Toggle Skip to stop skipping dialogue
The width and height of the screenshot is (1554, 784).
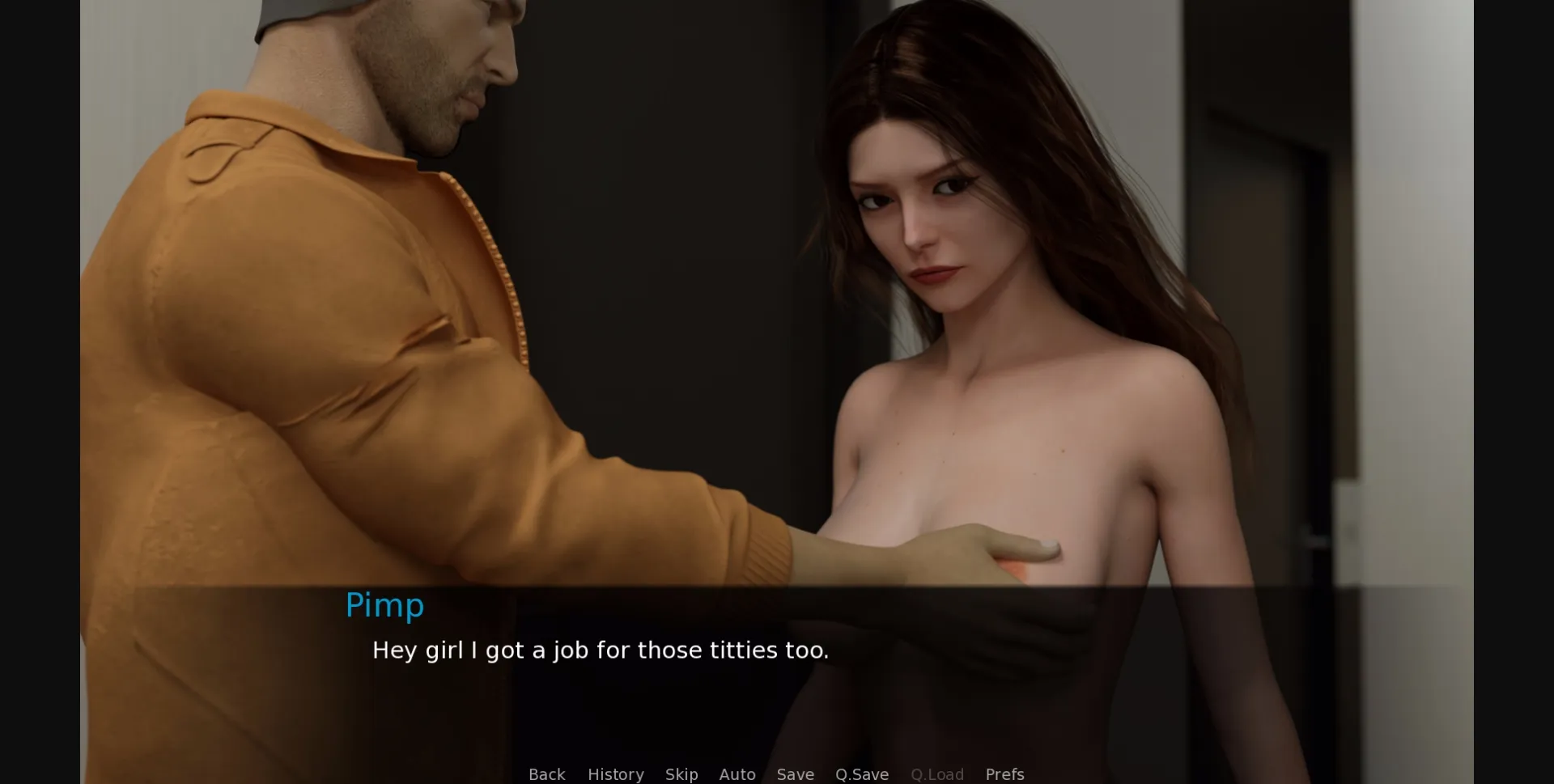pyautogui.click(x=681, y=774)
